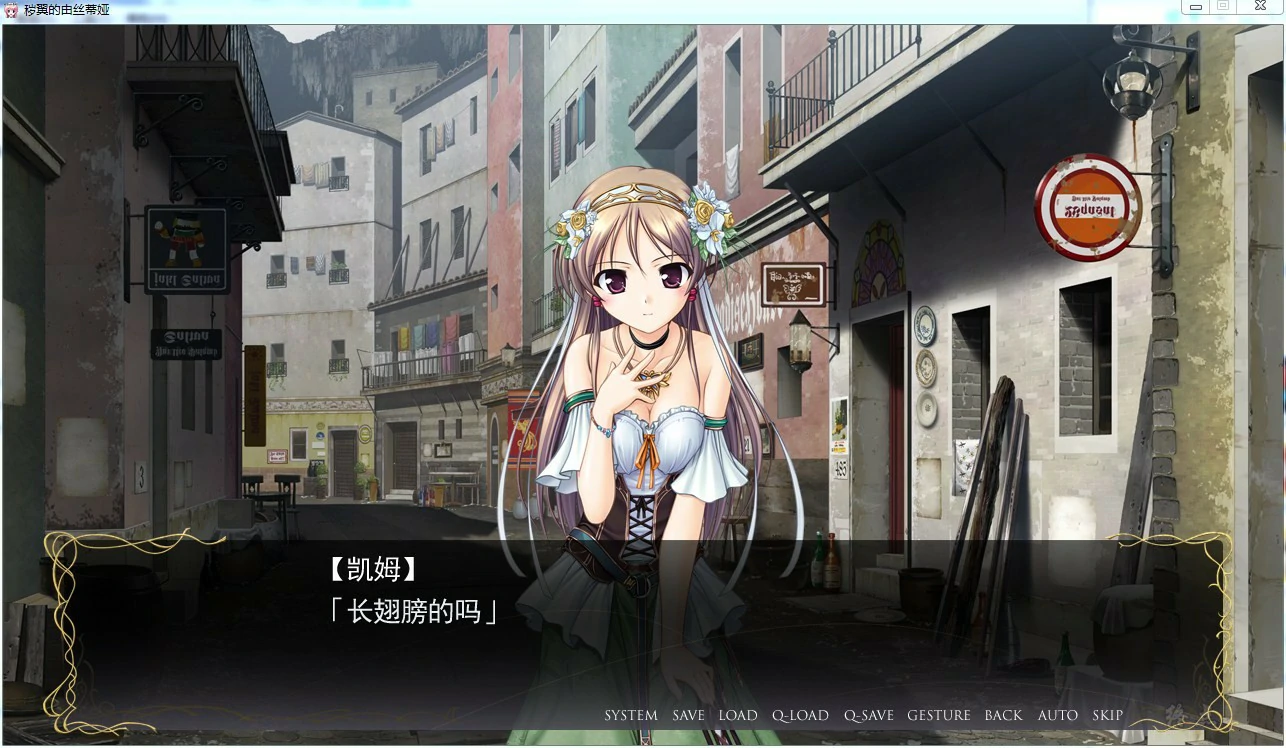Go BACK to previous dialogue
Viewport: 1286px width, 748px height.
click(1003, 715)
